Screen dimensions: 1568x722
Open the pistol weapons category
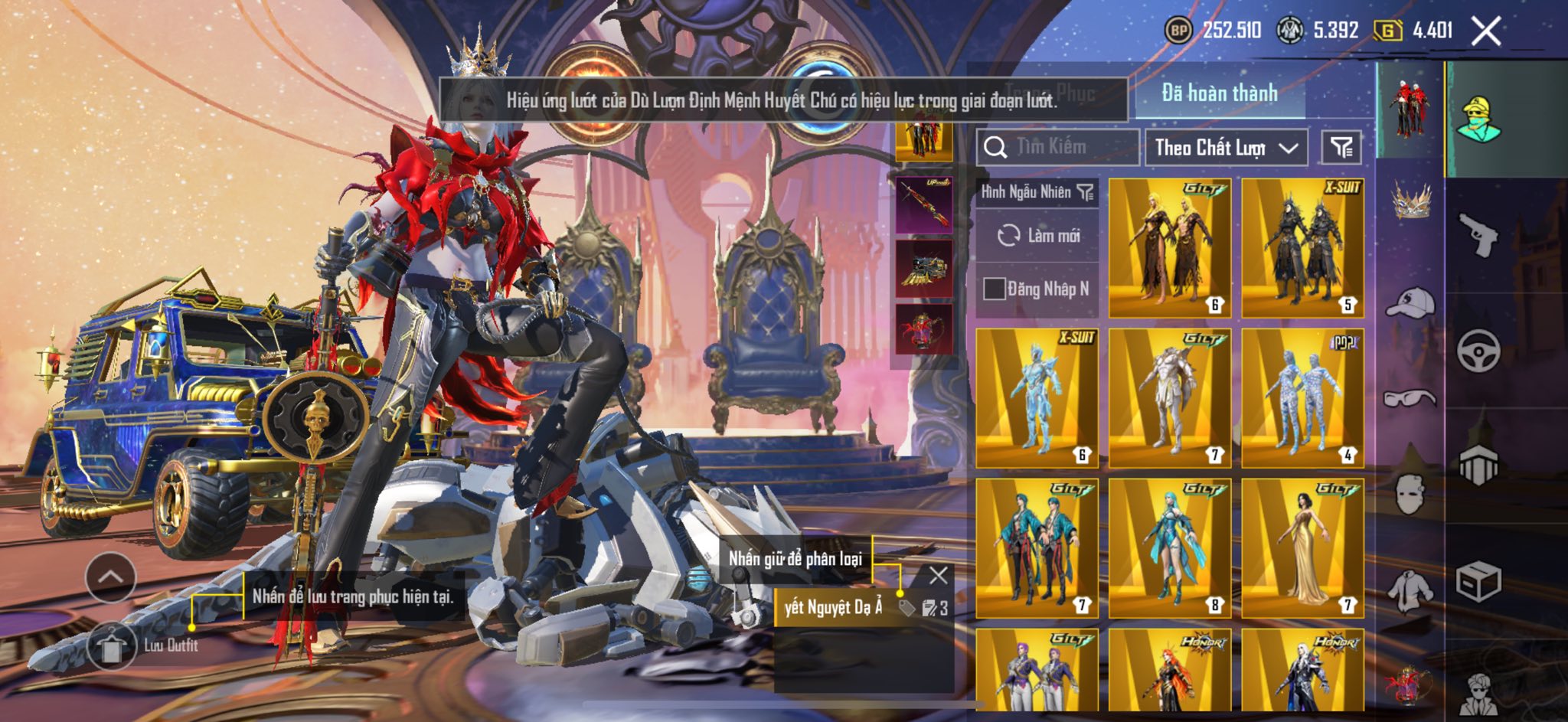tap(1478, 234)
